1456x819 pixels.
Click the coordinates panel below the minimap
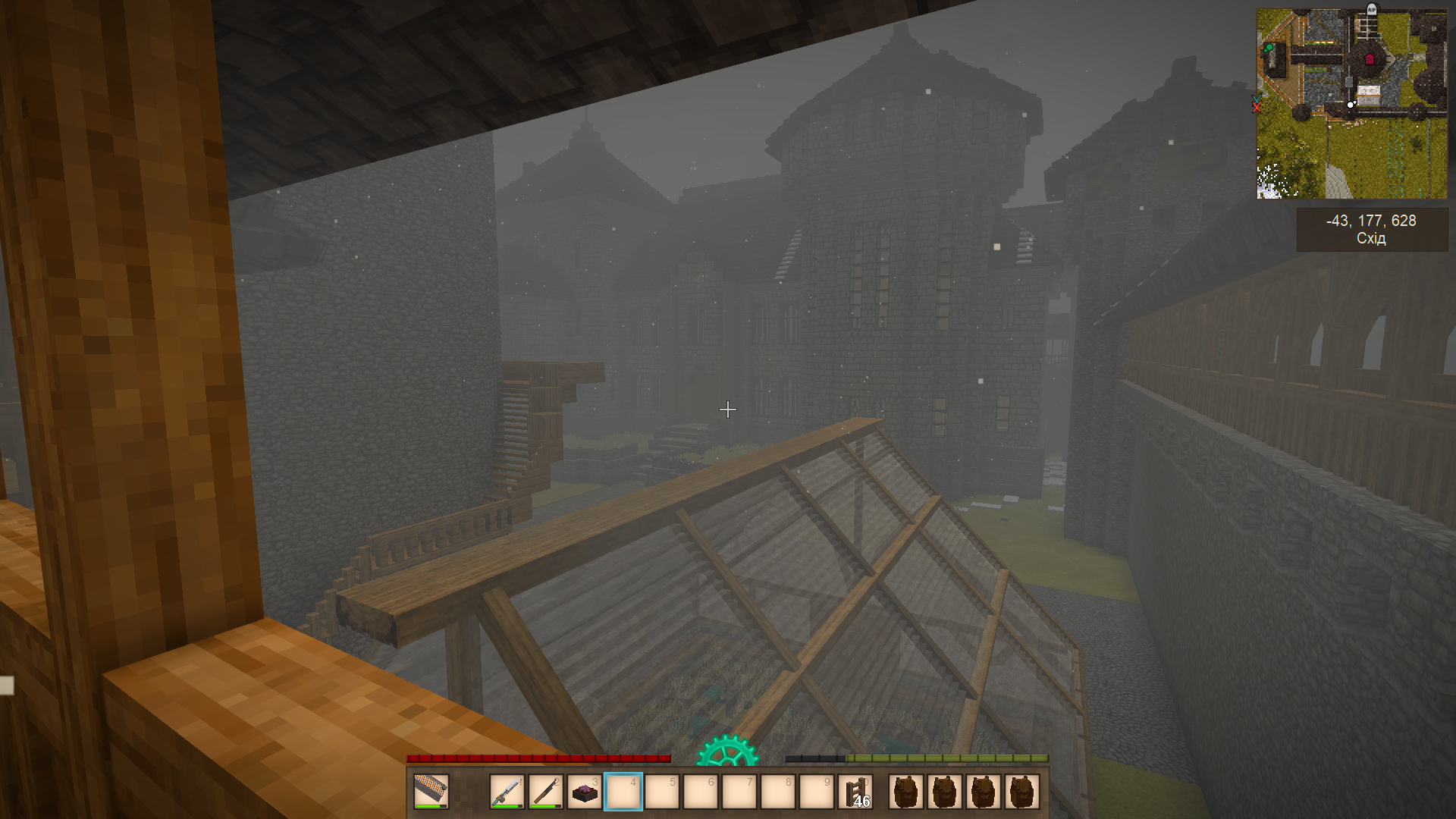tap(1371, 229)
